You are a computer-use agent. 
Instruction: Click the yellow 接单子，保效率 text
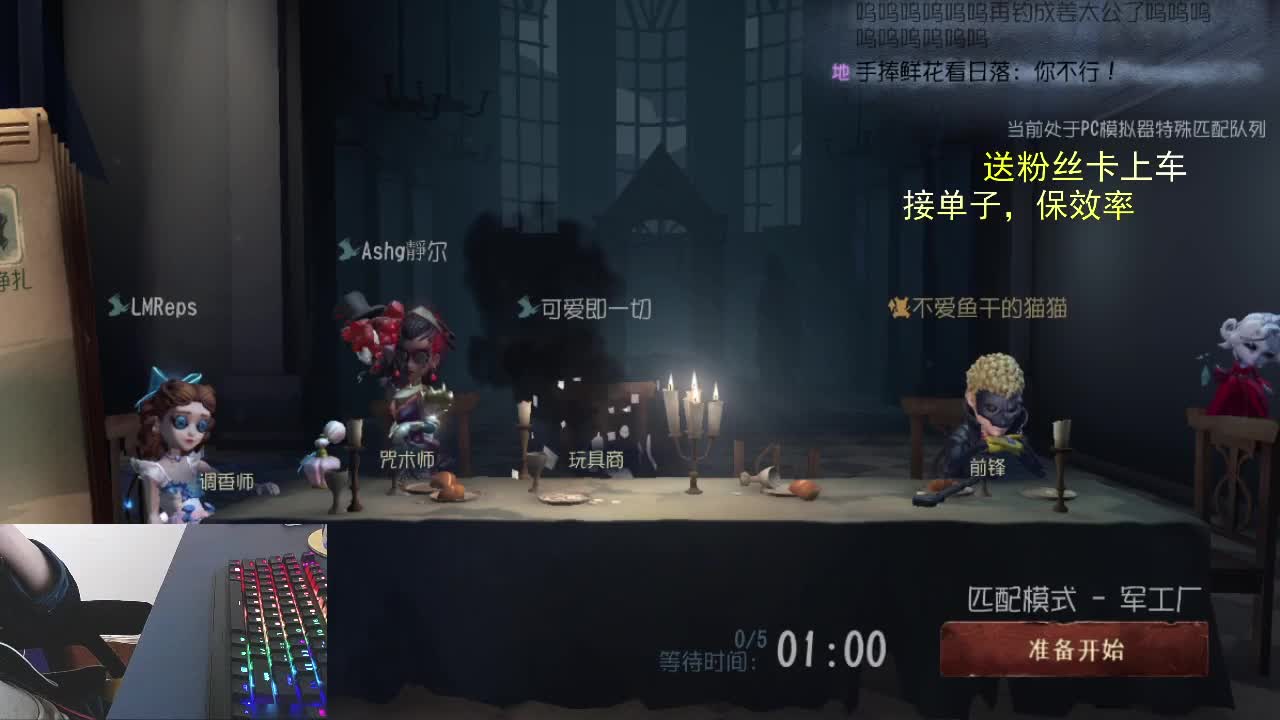1022,207
